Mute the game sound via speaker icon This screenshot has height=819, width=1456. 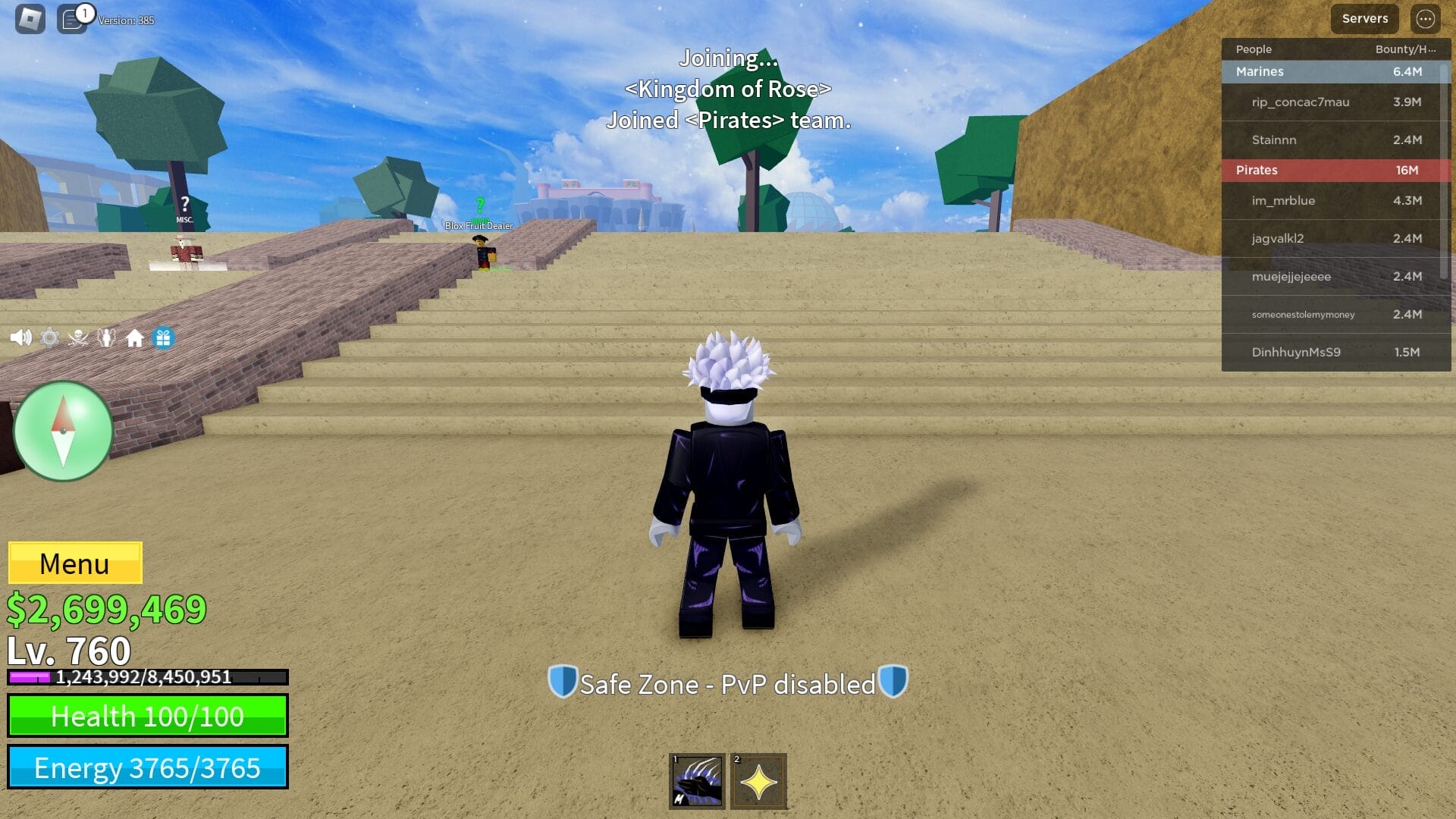point(20,339)
